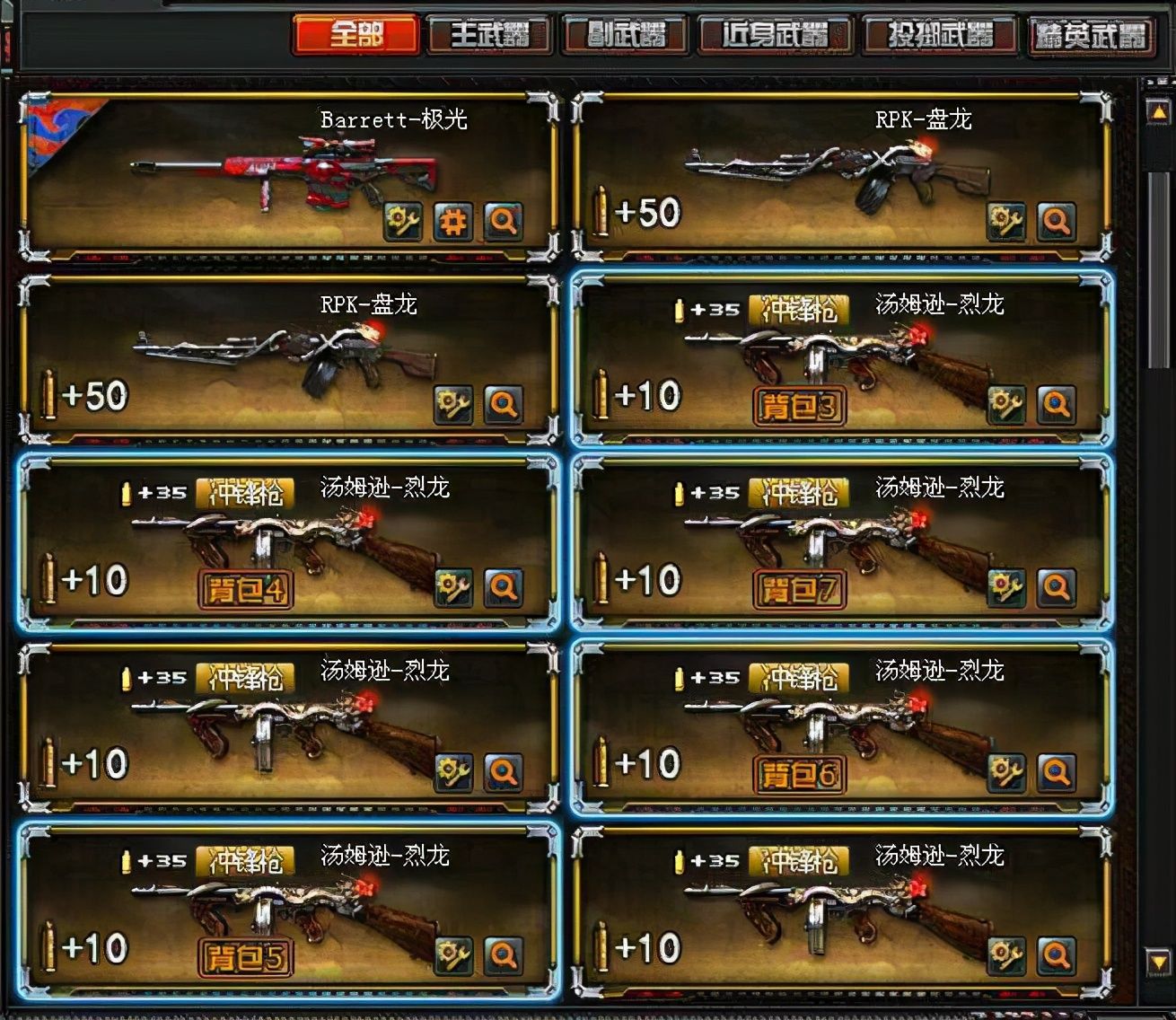The height and width of the screenshot is (1020, 1176).
Task: Pick the 汤姆逊-烈龙 tagged 背包7
Action: coord(841,542)
